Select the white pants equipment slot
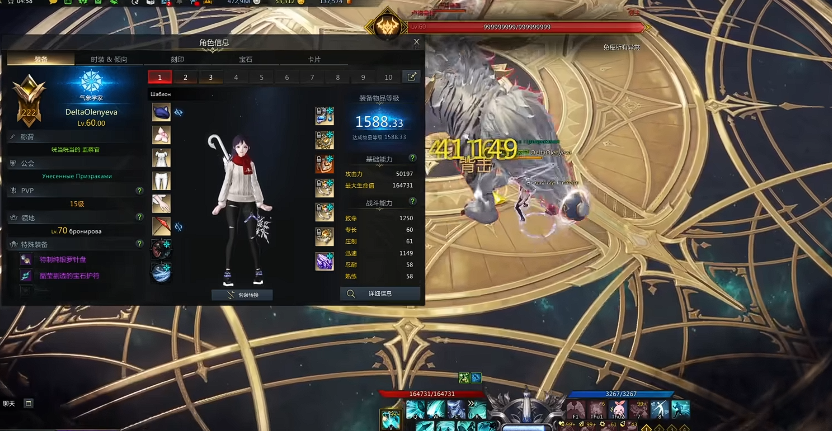This screenshot has width=832, height=431. click(161, 181)
